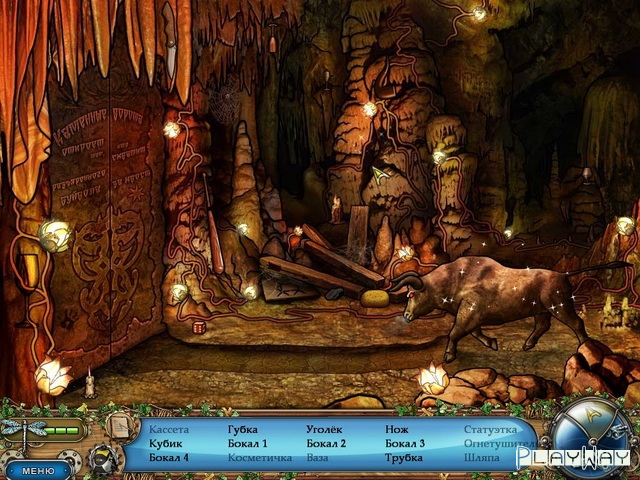The image size is (640, 480).
Task: Select Ваза in the item list
Action: [317, 458]
